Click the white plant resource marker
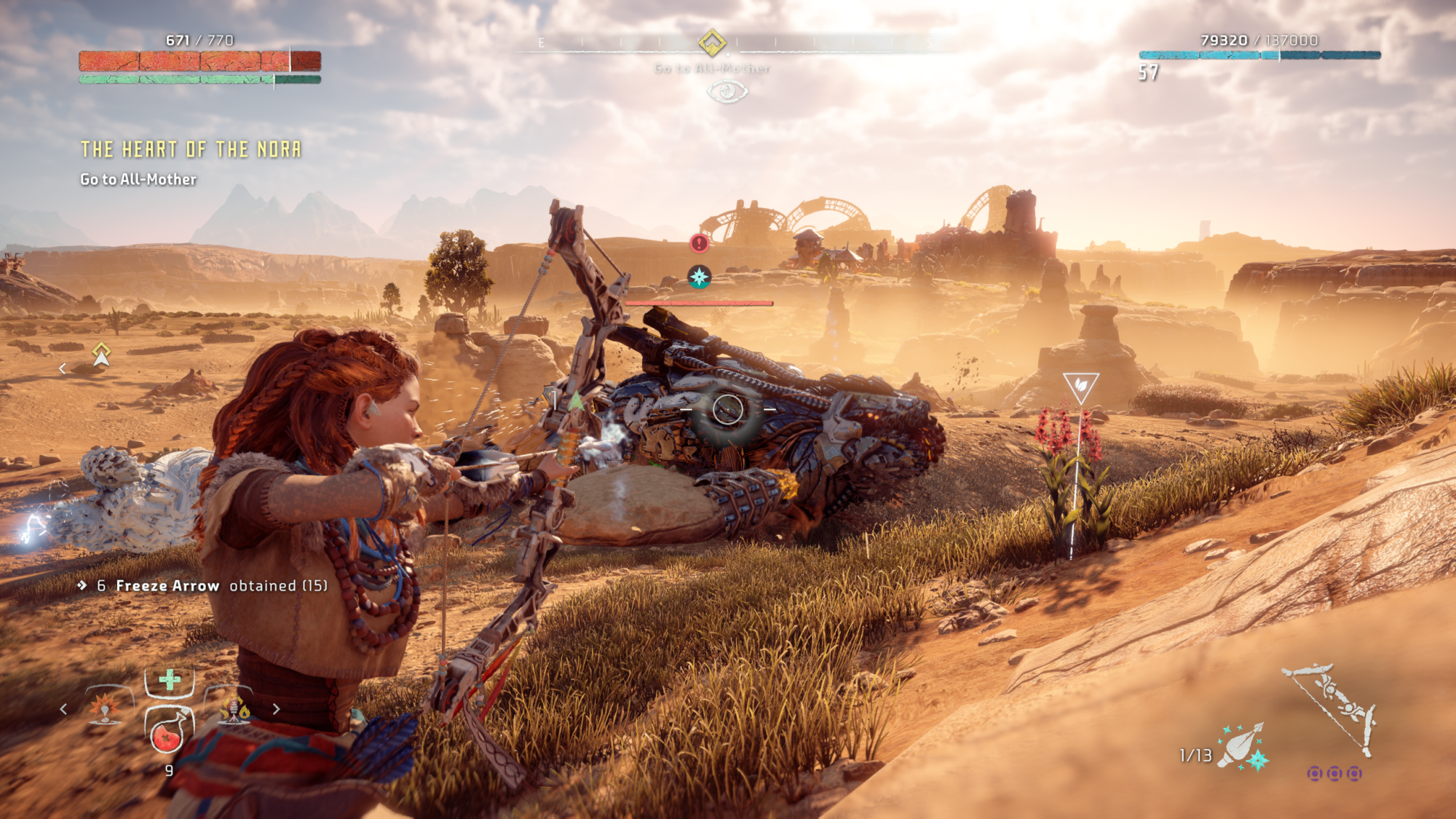Screen dimensions: 1456x819 coord(1080,387)
